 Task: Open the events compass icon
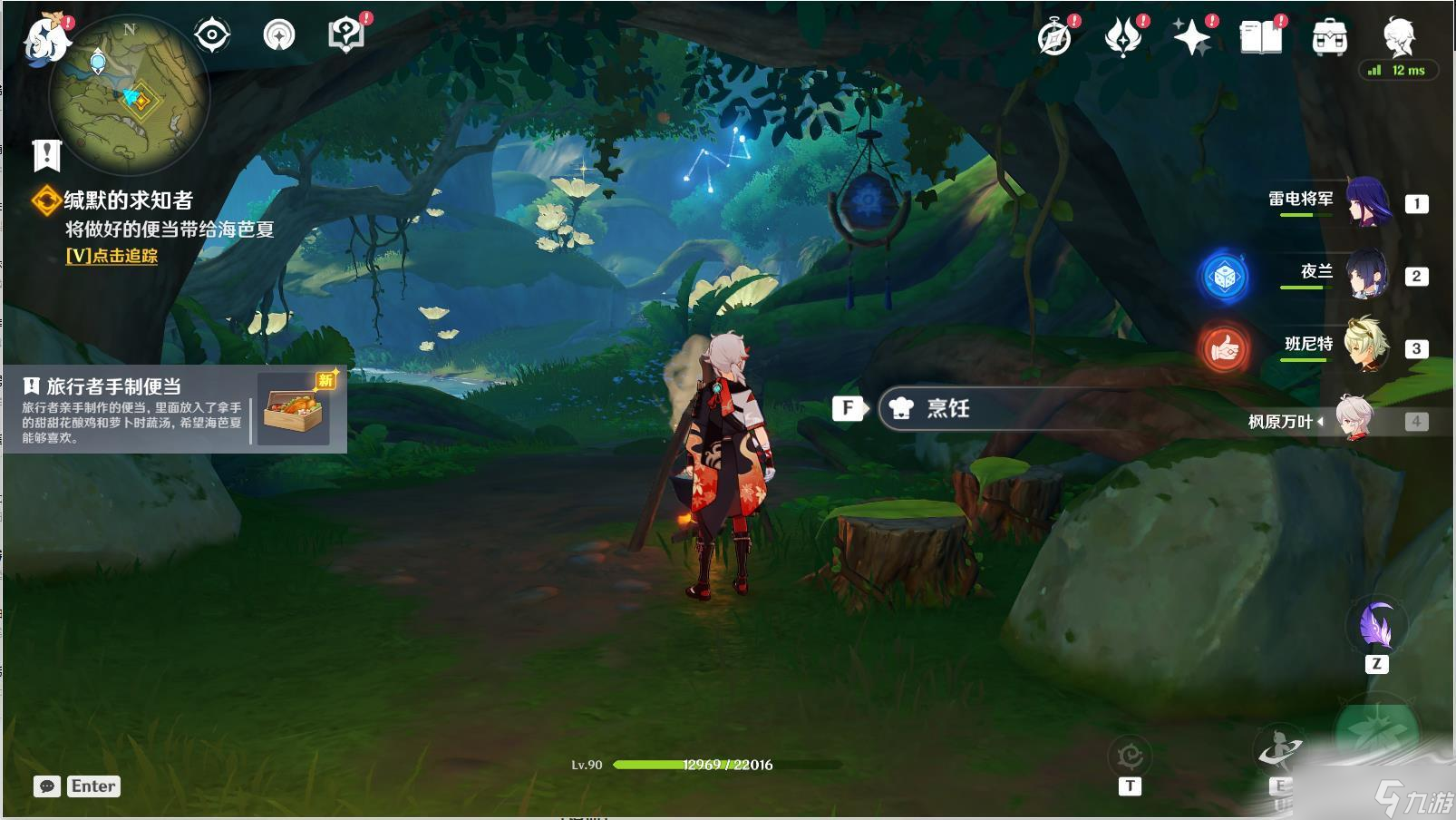[1054, 38]
